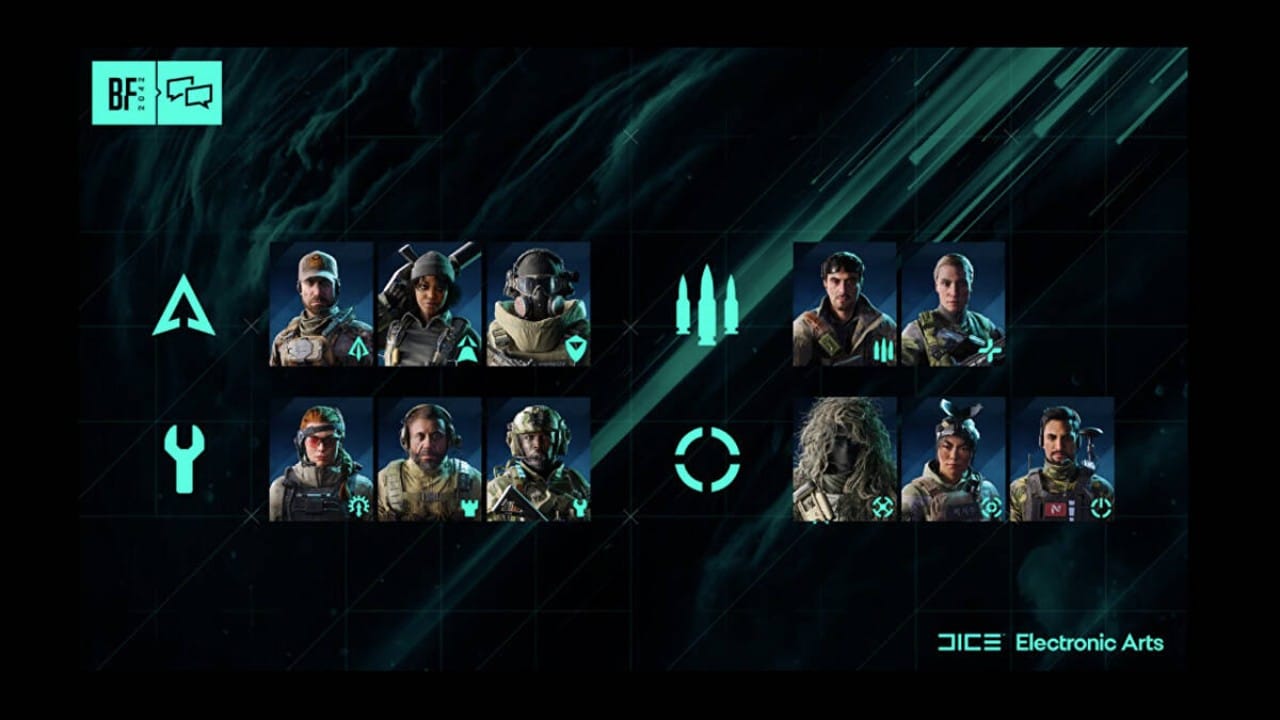Pick the red-haired specialist with goggles
1280x720 pixels.
point(321,459)
